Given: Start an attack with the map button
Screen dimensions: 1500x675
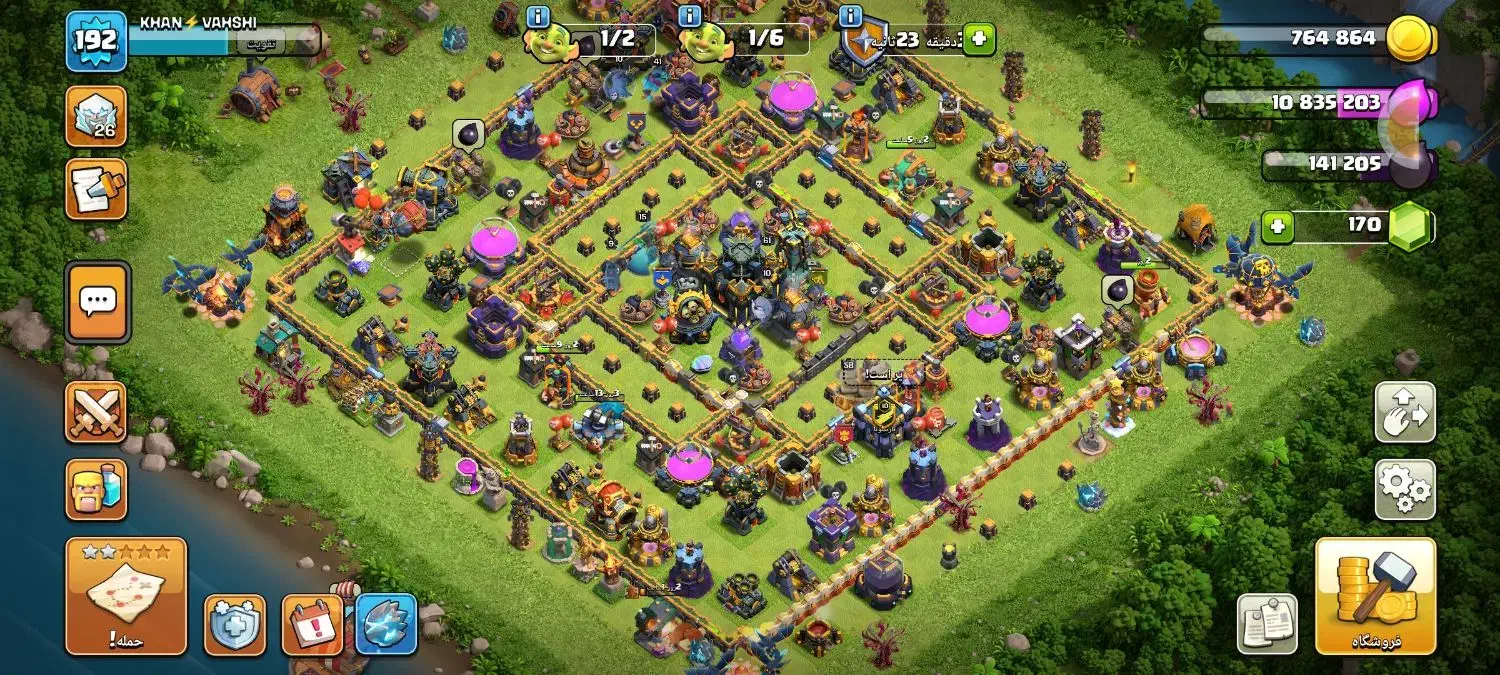Looking at the screenshot, I should (126, 596).
